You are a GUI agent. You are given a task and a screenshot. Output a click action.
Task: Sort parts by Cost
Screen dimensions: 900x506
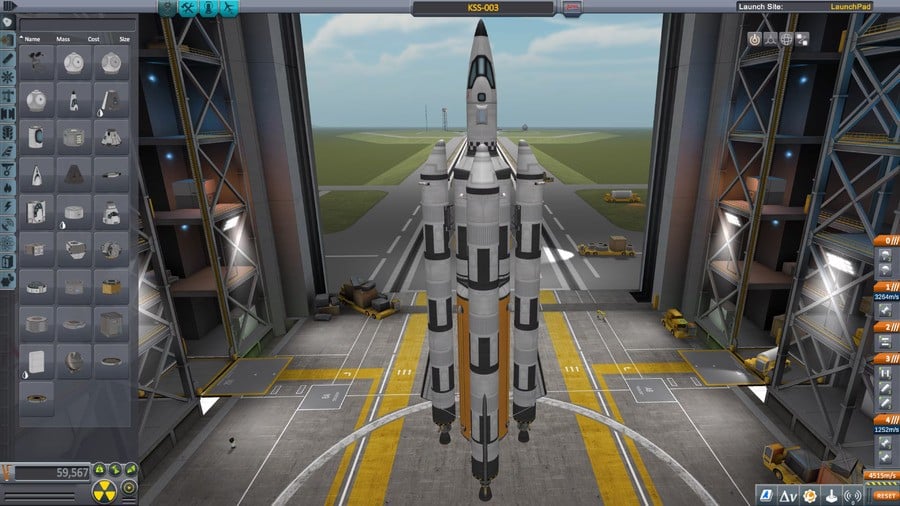tap(94, 38)
